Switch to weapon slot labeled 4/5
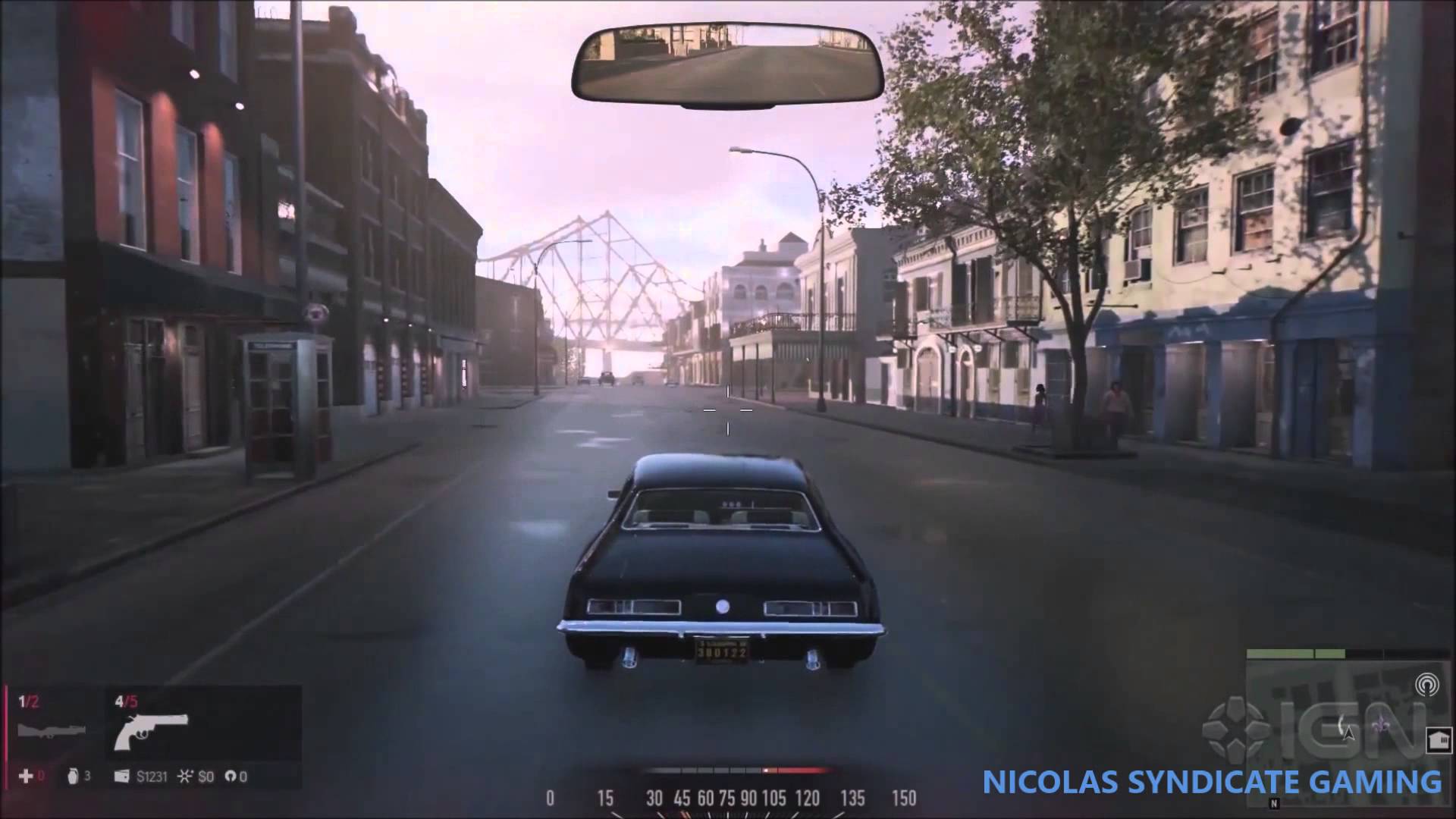1456x819 pixels. point(125,701)
